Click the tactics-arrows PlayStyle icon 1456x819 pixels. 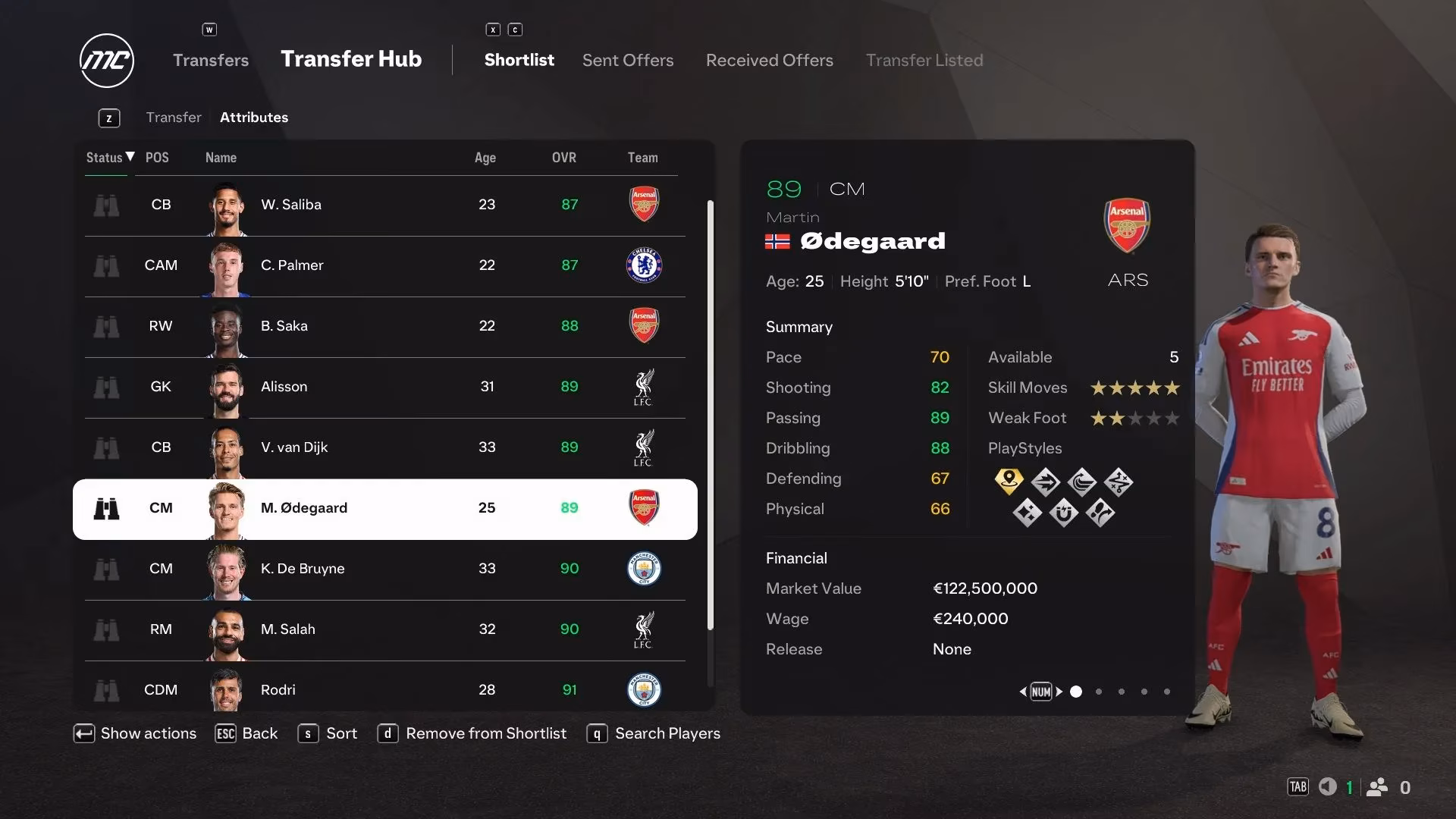(1119, 481)
